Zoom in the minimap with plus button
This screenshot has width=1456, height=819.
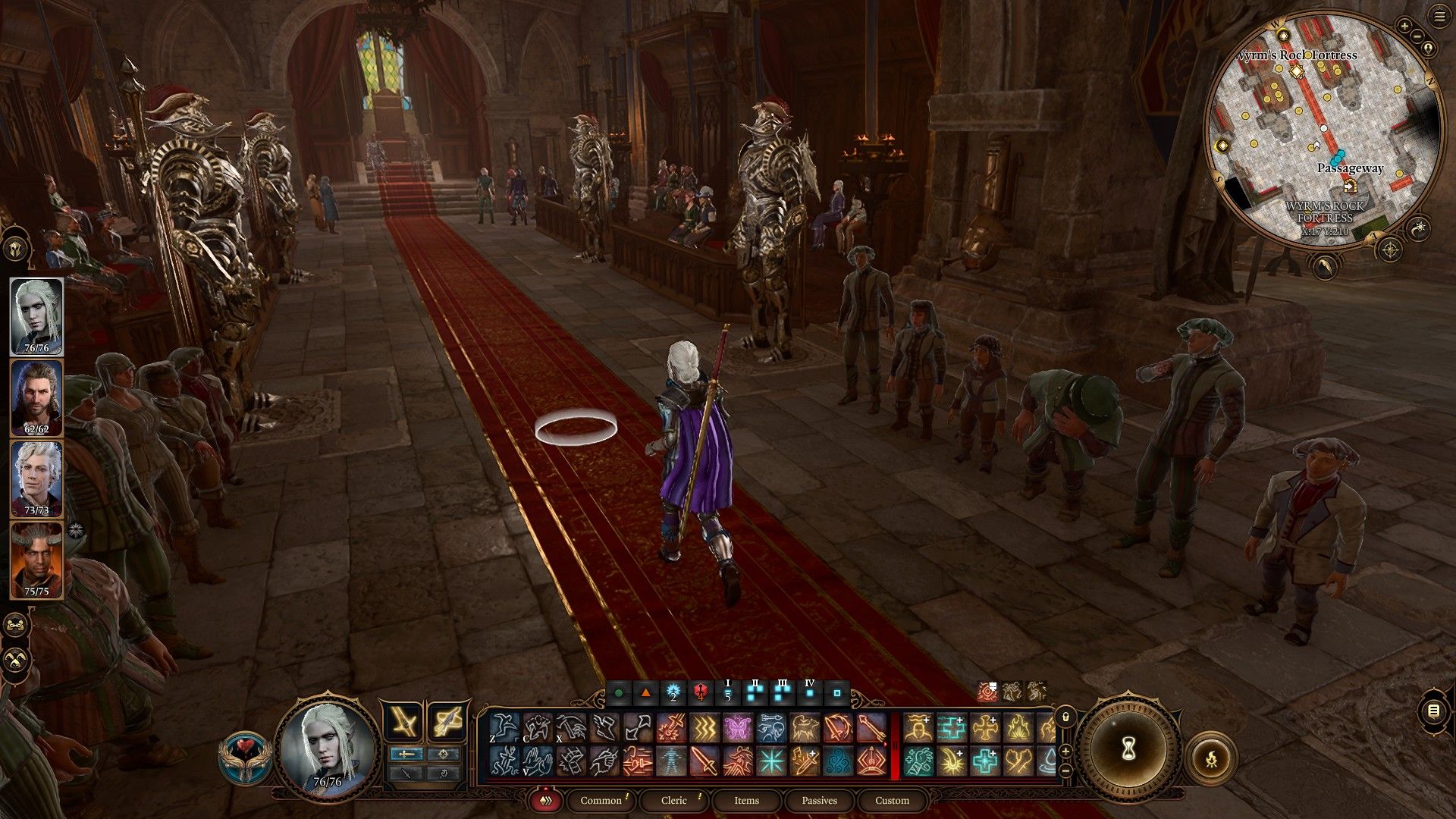(1404, 26)
